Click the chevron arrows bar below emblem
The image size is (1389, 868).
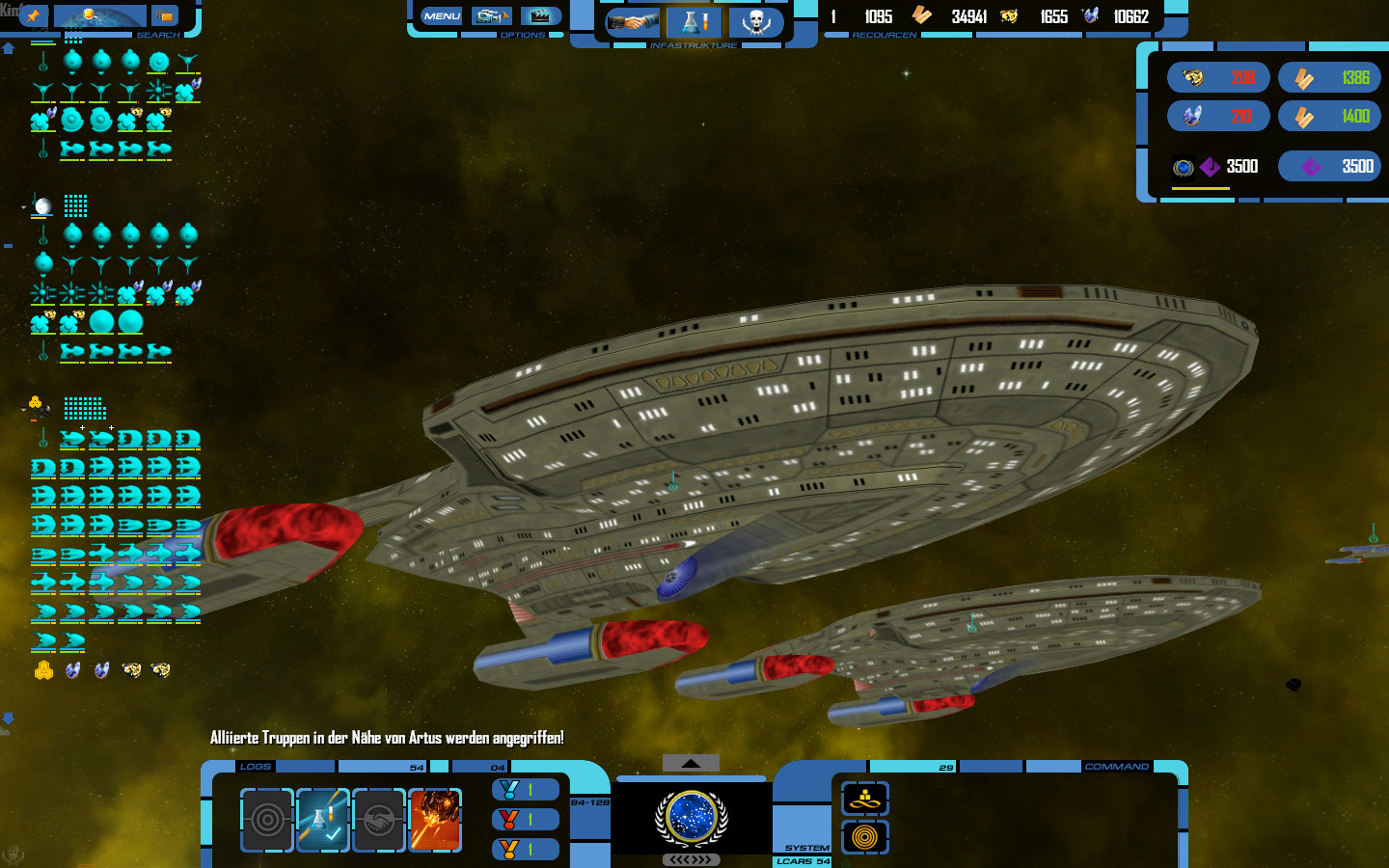point(691,859)
